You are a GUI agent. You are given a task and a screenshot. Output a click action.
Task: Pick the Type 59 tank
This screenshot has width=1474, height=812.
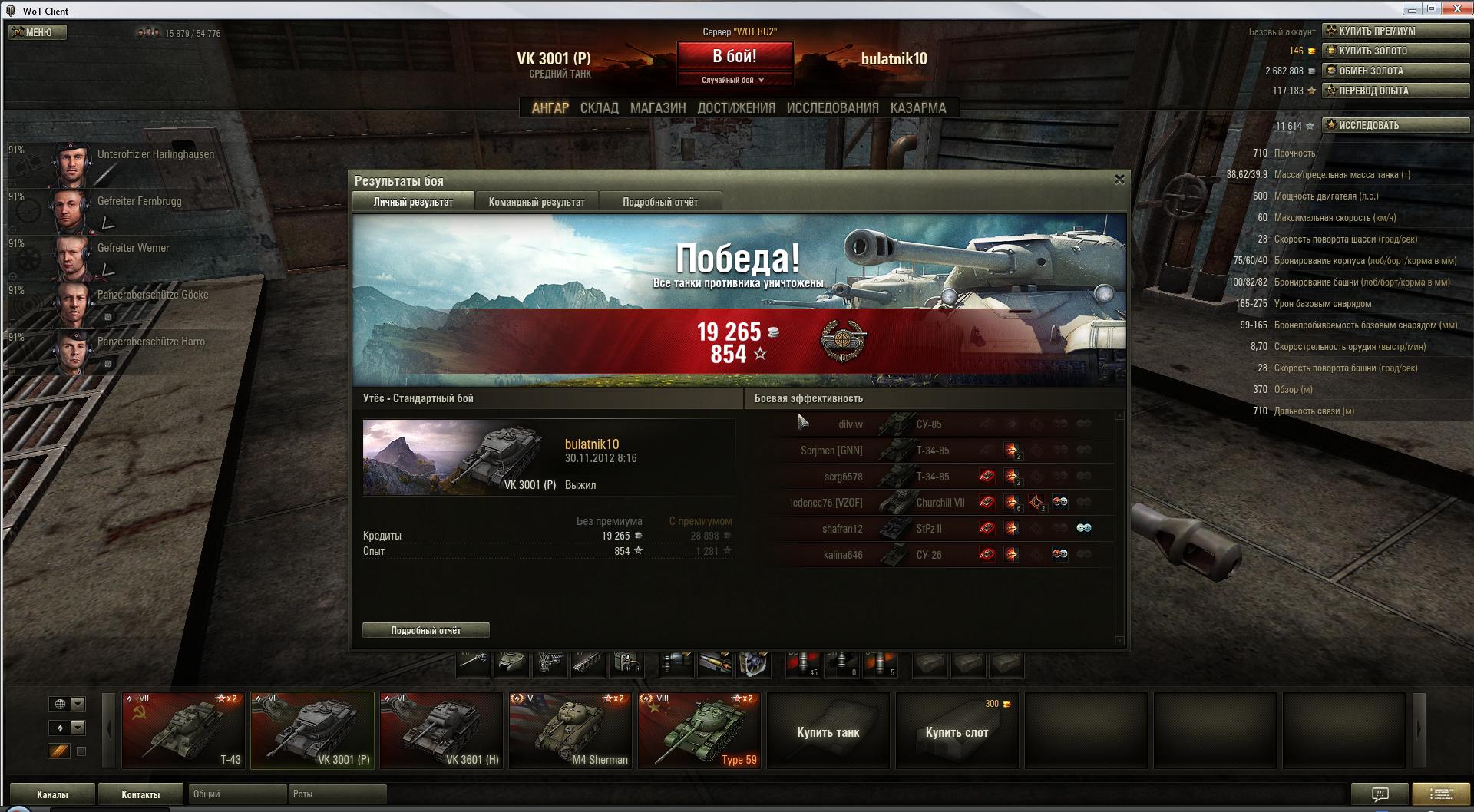tap(699, 730)
